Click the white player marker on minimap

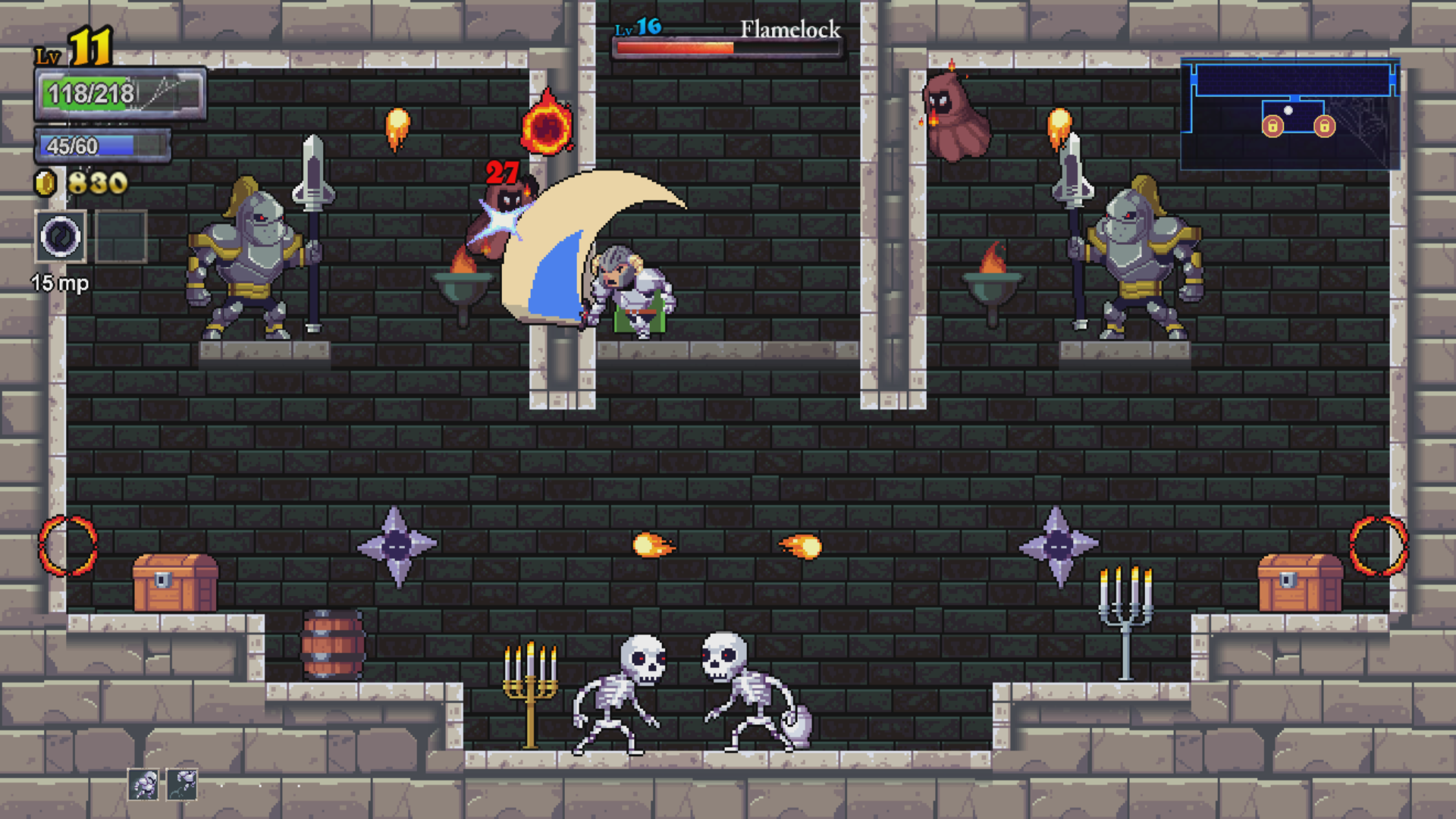tap(1288, 111)
